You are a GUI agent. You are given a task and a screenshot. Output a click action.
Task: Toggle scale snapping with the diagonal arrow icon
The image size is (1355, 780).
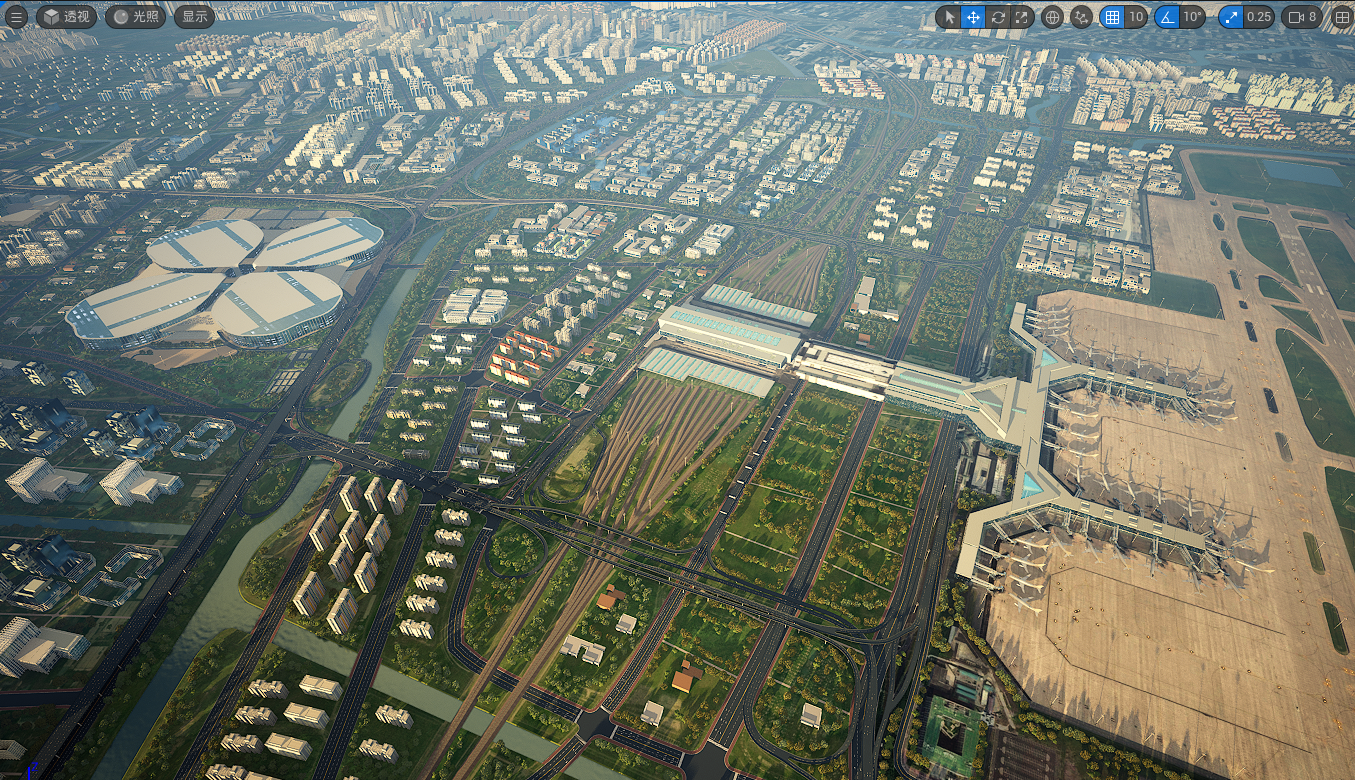click(1231, 17)
